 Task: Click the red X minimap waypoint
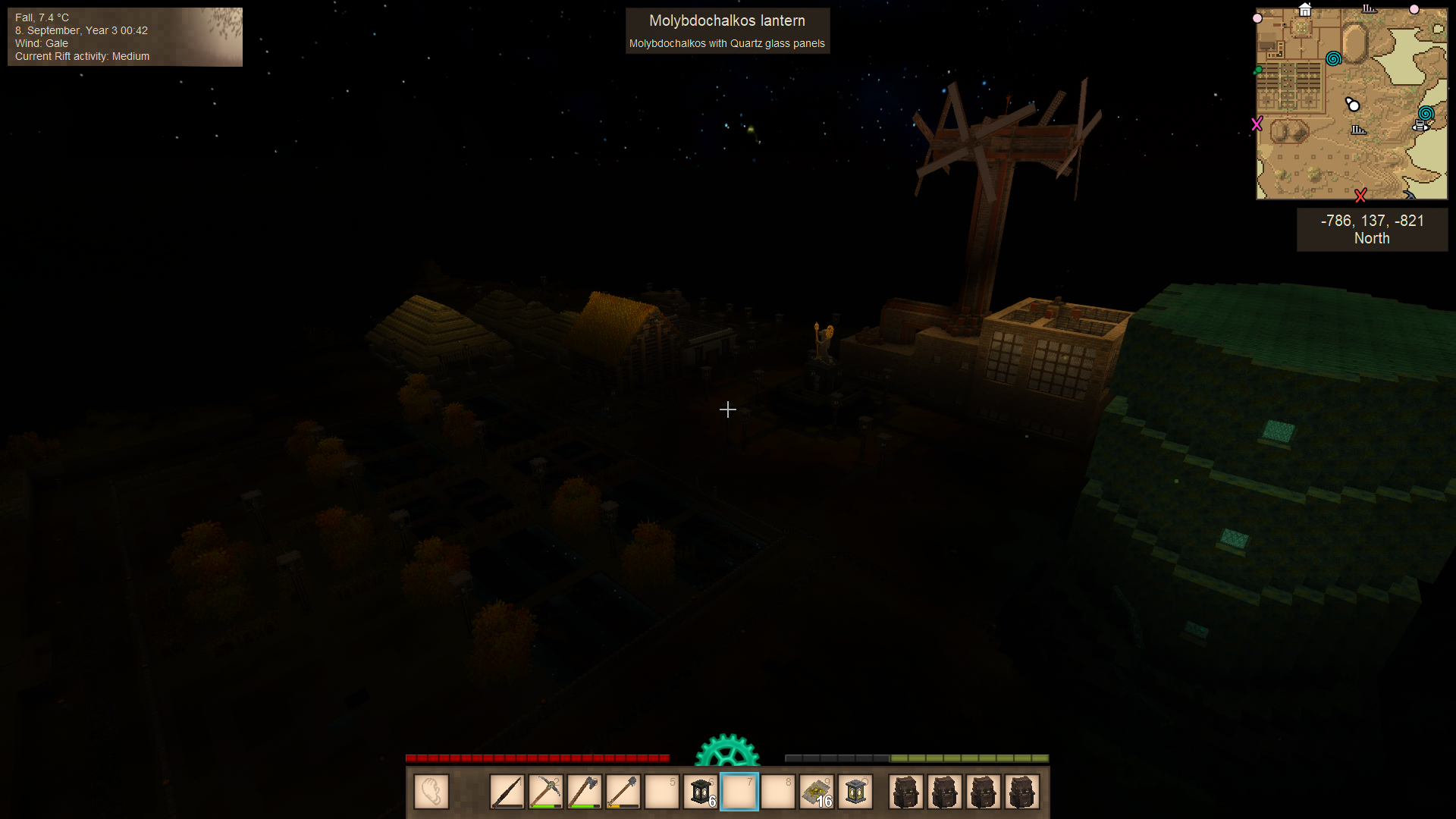point(1360,196)
